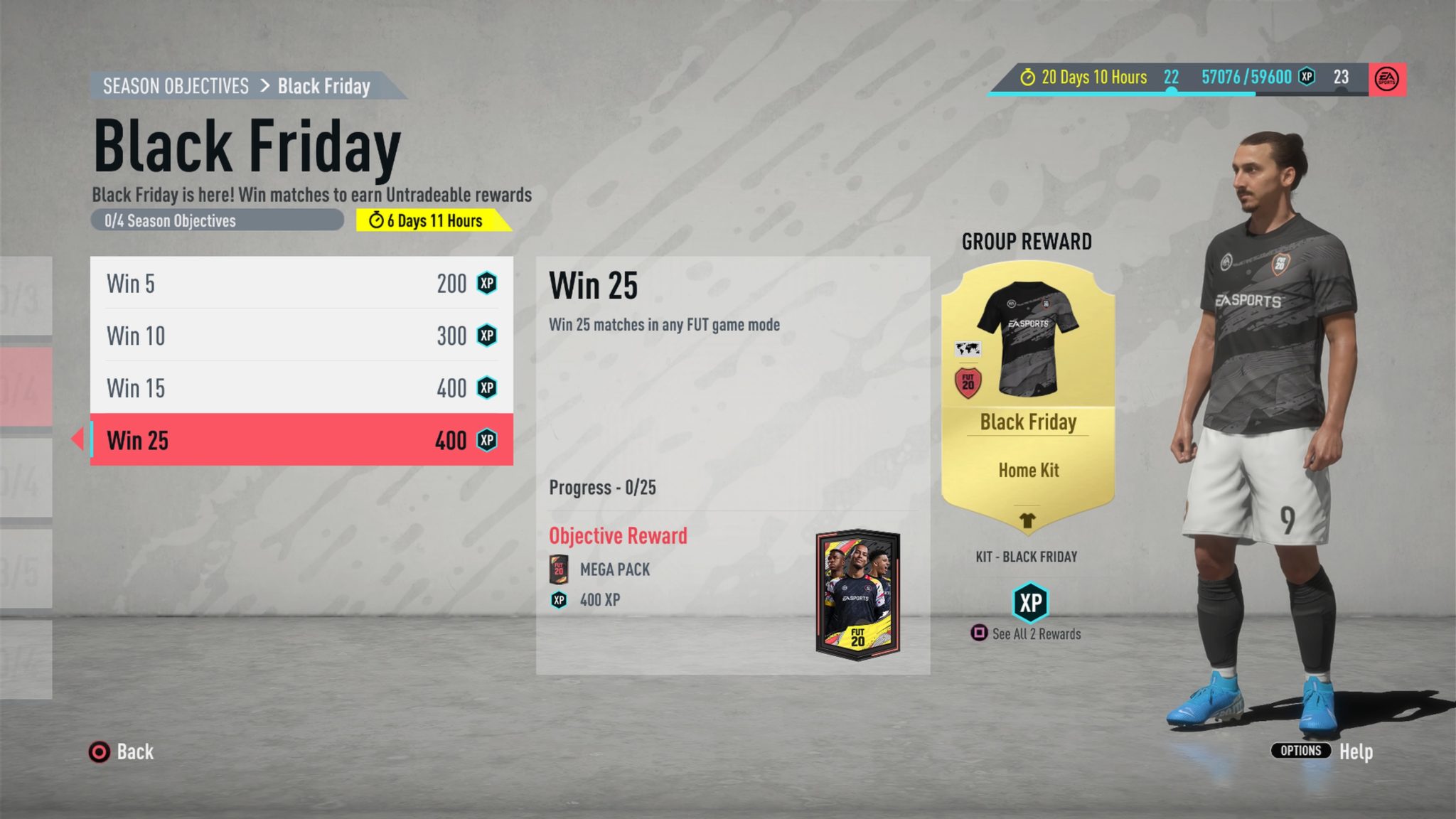1456x819 pixels.
Task: Click the Back button
Action: coord(122,751)
